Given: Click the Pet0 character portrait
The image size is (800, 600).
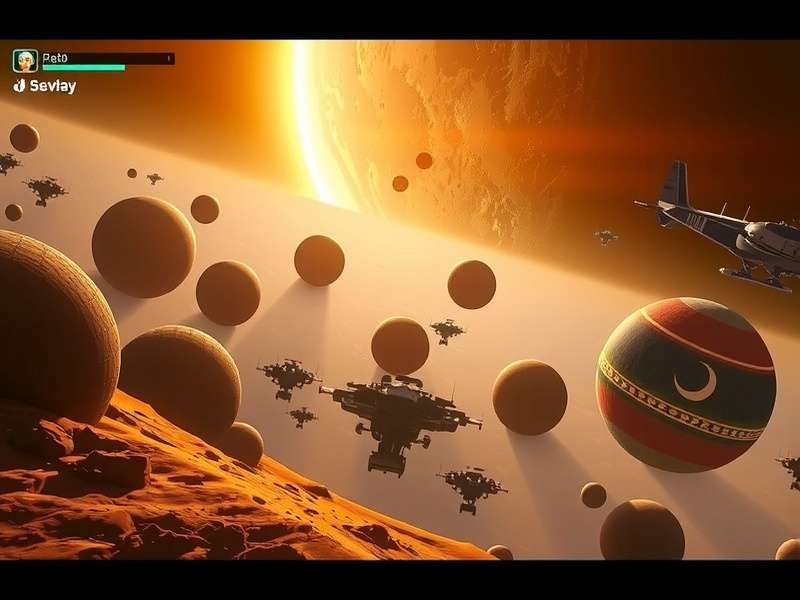Looking at the screenshot, I should pos(25,61).
